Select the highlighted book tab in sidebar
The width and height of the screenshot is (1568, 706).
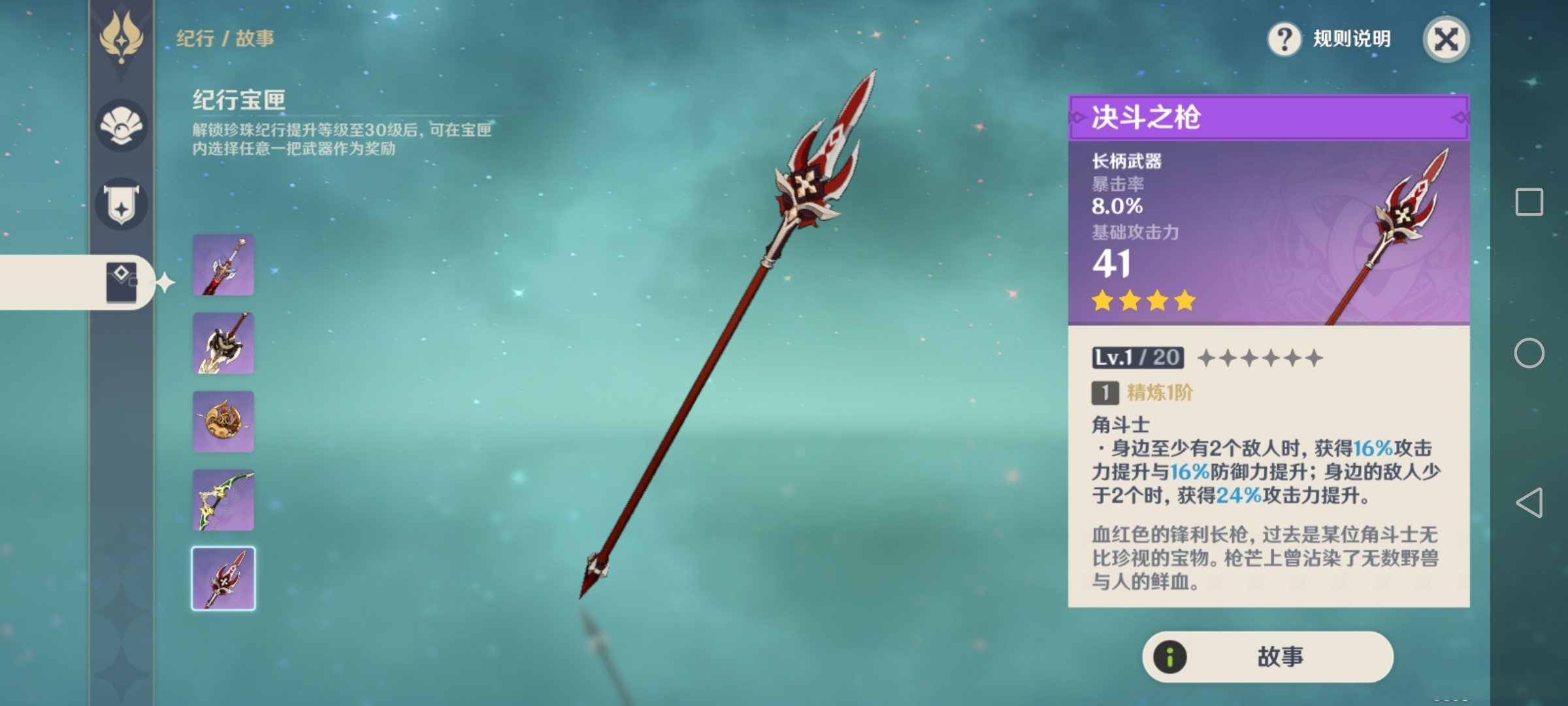tap(122, 282)
